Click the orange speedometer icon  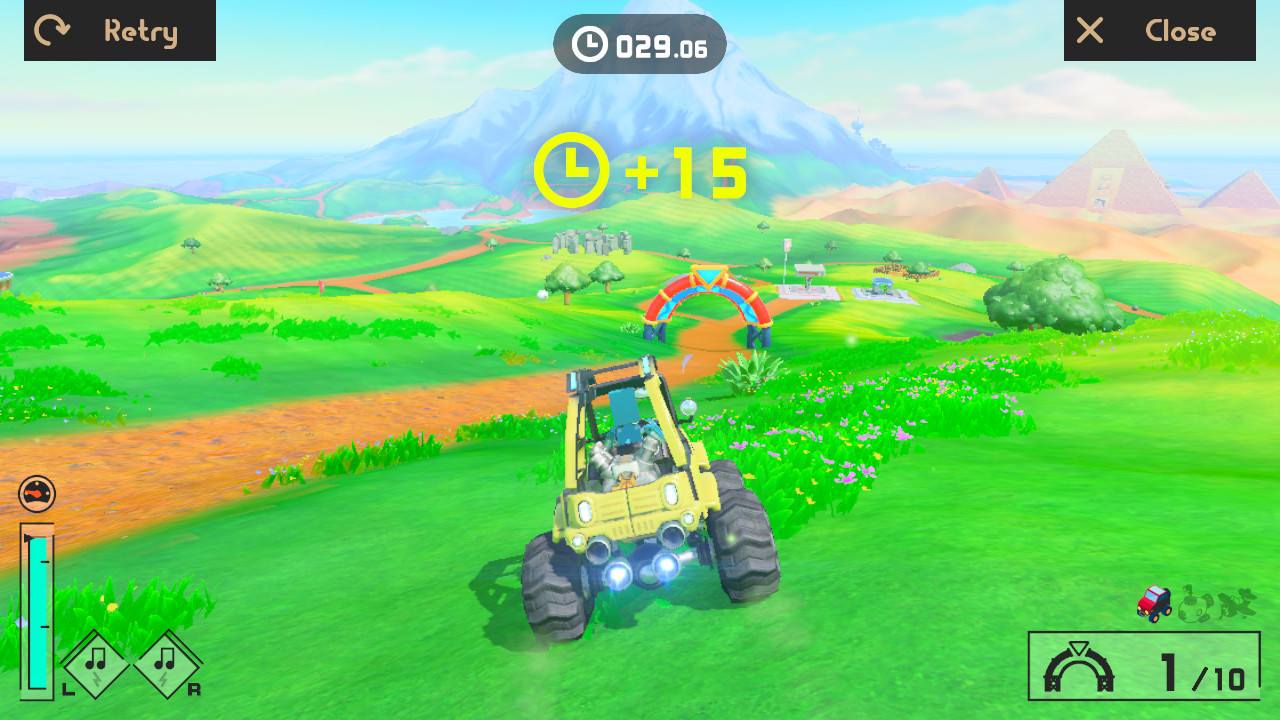37,494
